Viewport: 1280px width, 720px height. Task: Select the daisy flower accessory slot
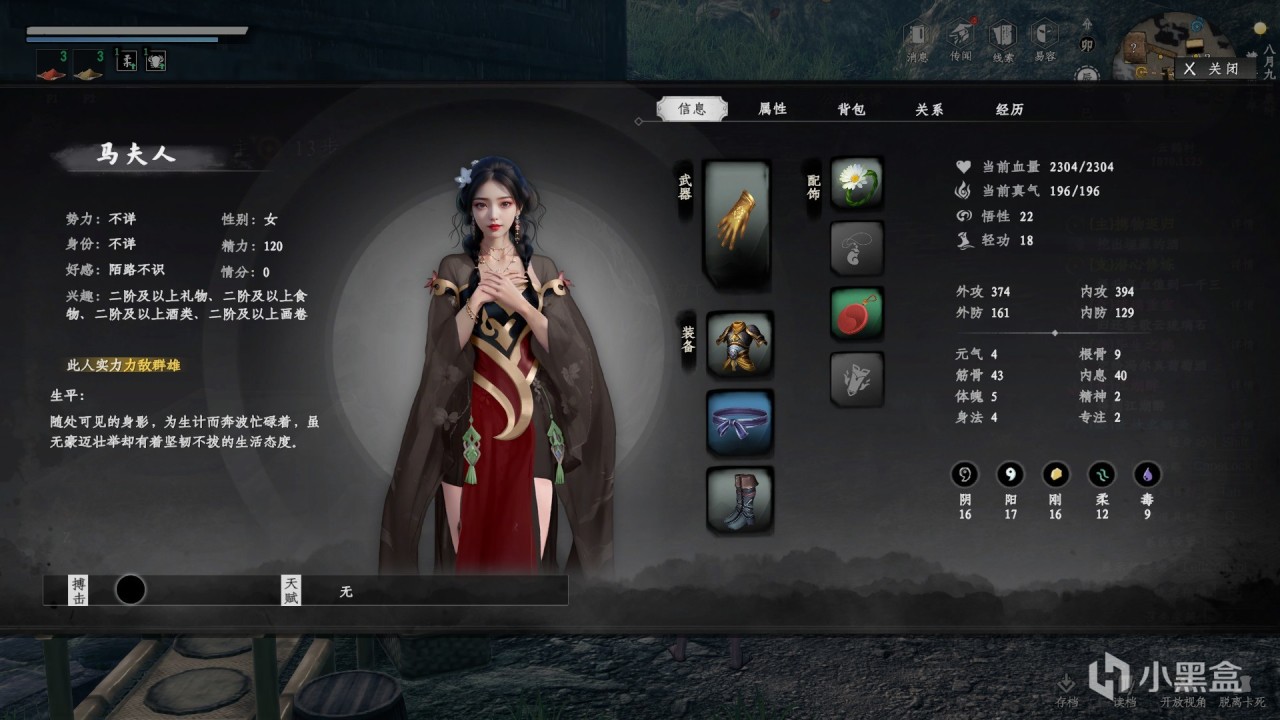click(x=857, y=183)
